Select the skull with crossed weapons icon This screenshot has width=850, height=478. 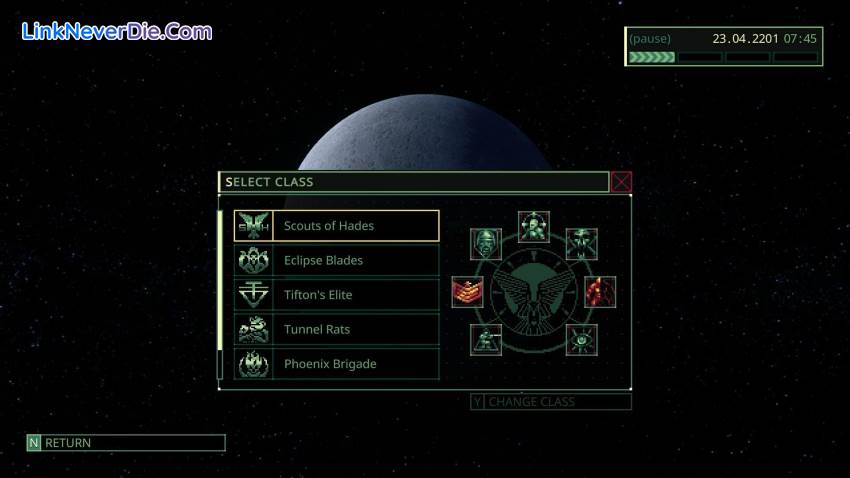581,243
